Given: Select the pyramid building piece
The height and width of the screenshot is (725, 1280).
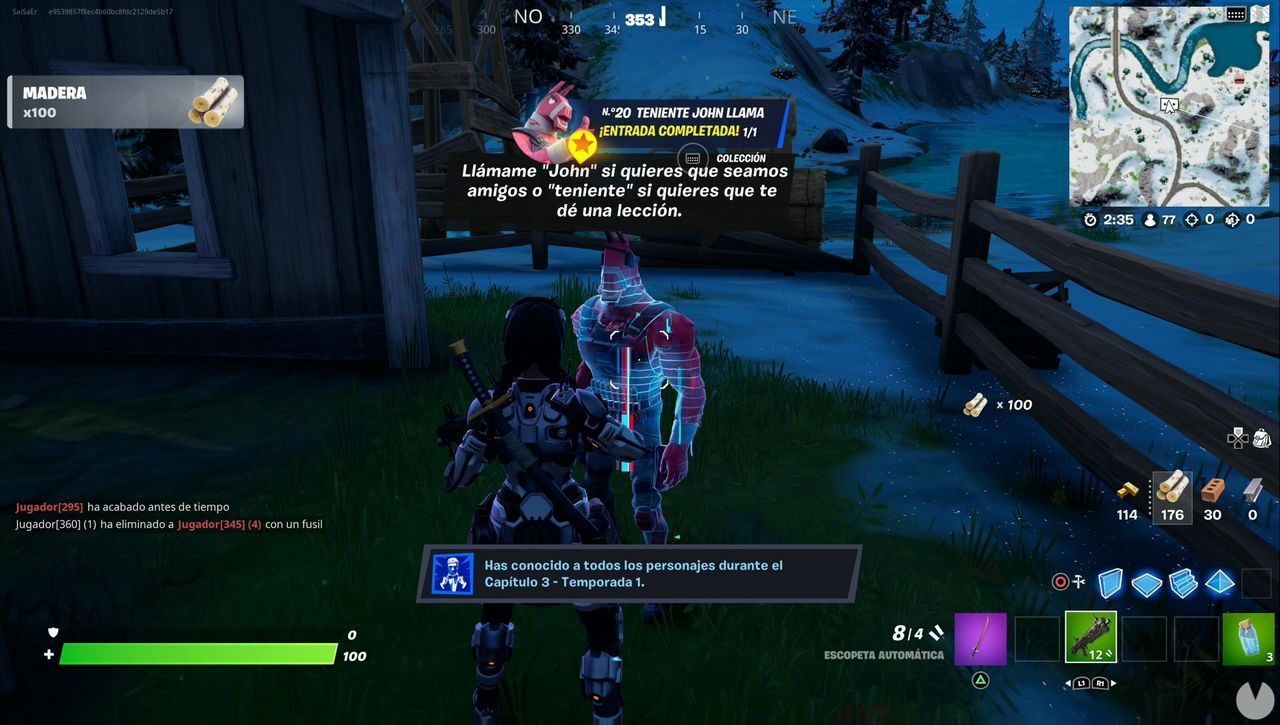Looking at the screenshot, I should pyautogui.click(x=1220, y=583).
